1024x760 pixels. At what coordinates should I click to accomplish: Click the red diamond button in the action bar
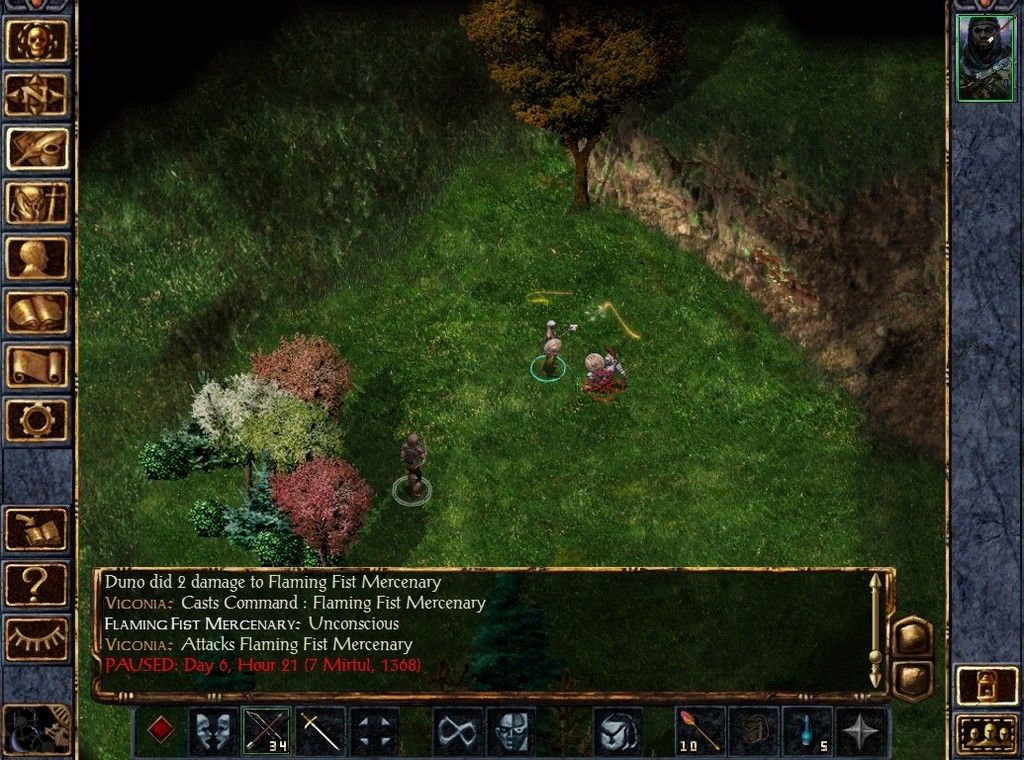160,731
